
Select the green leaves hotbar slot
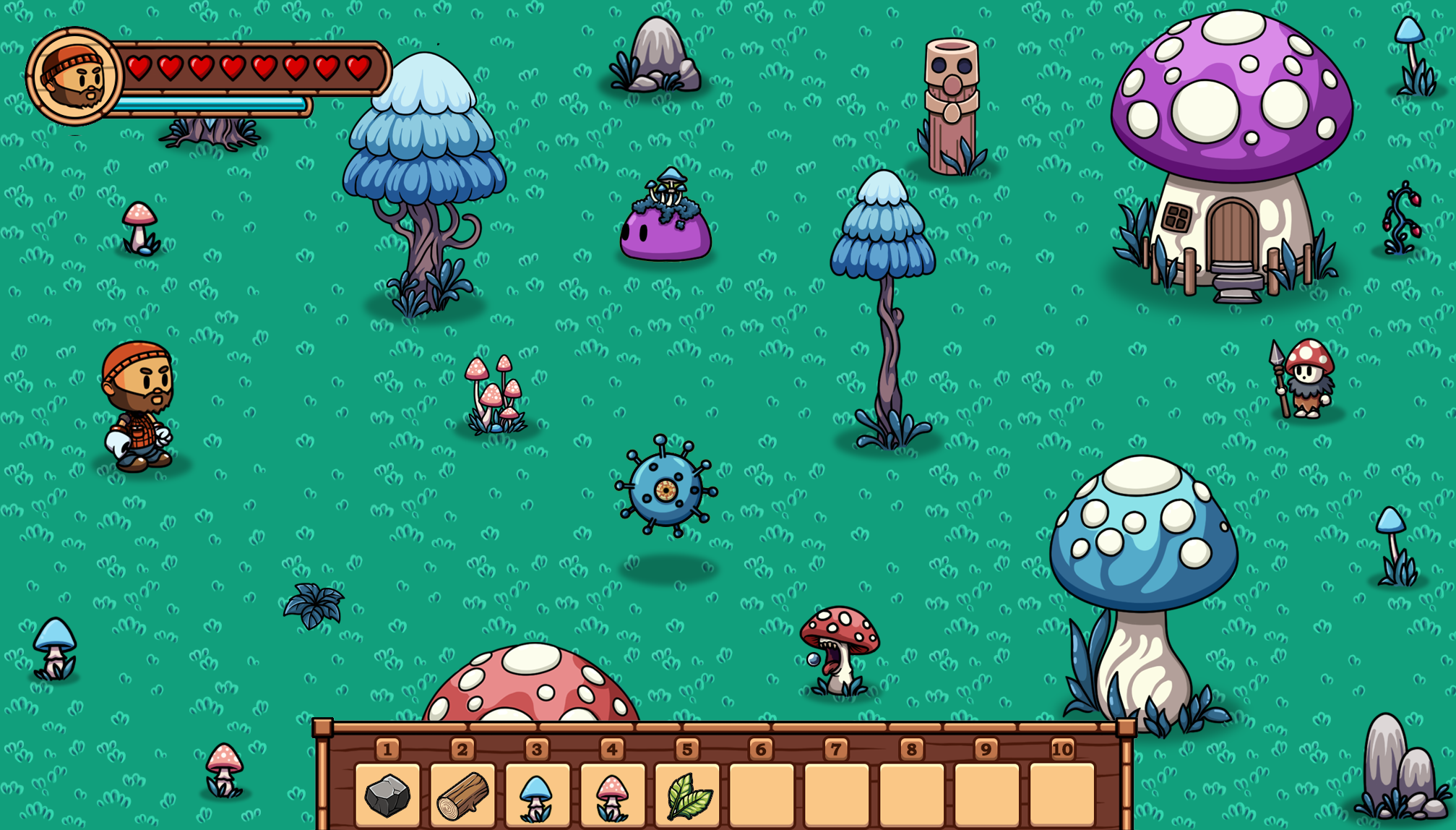pyautogui.click(x=687, y=795)
